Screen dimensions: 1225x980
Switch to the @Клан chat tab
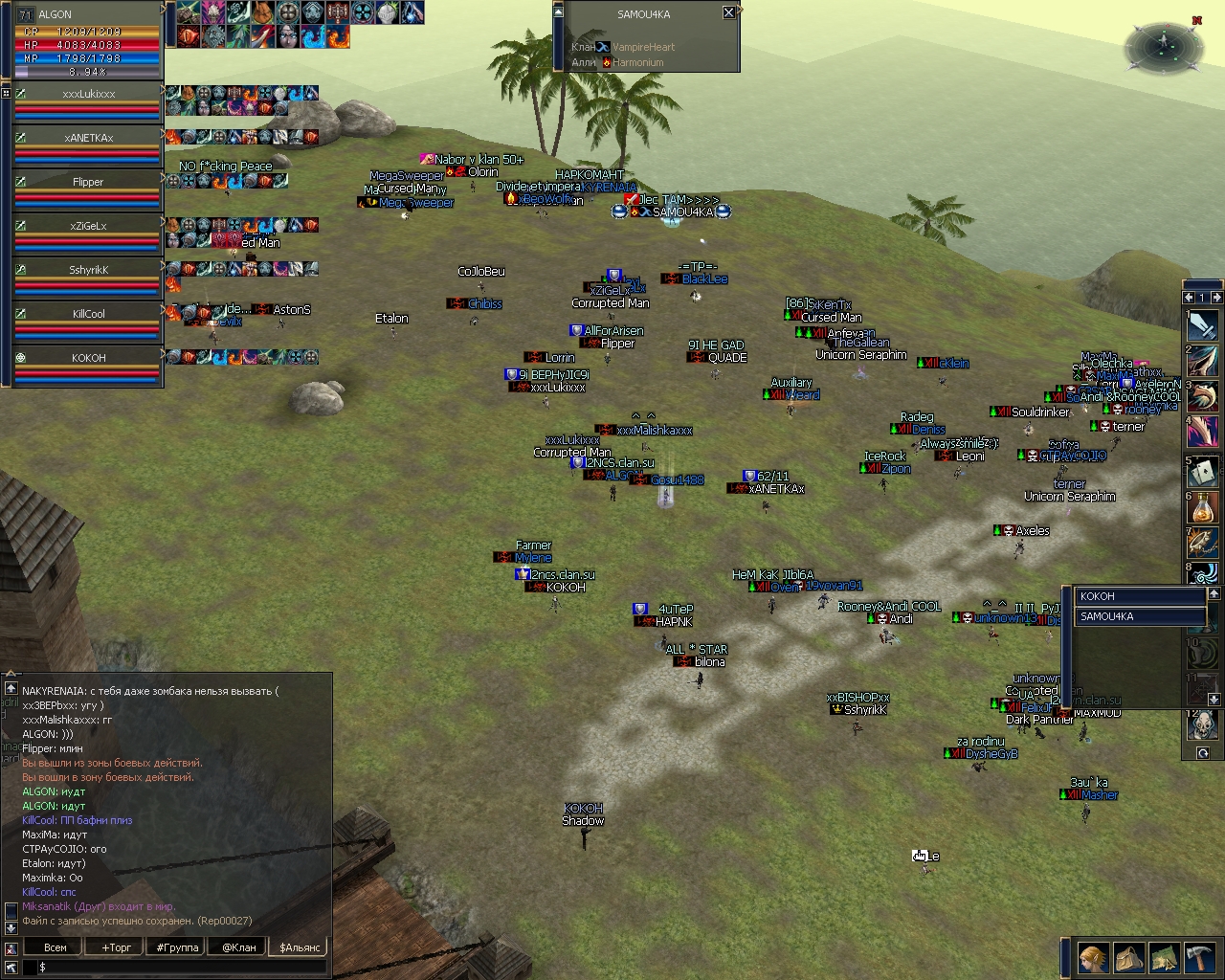pyautogui.click(x=239, y=947)
